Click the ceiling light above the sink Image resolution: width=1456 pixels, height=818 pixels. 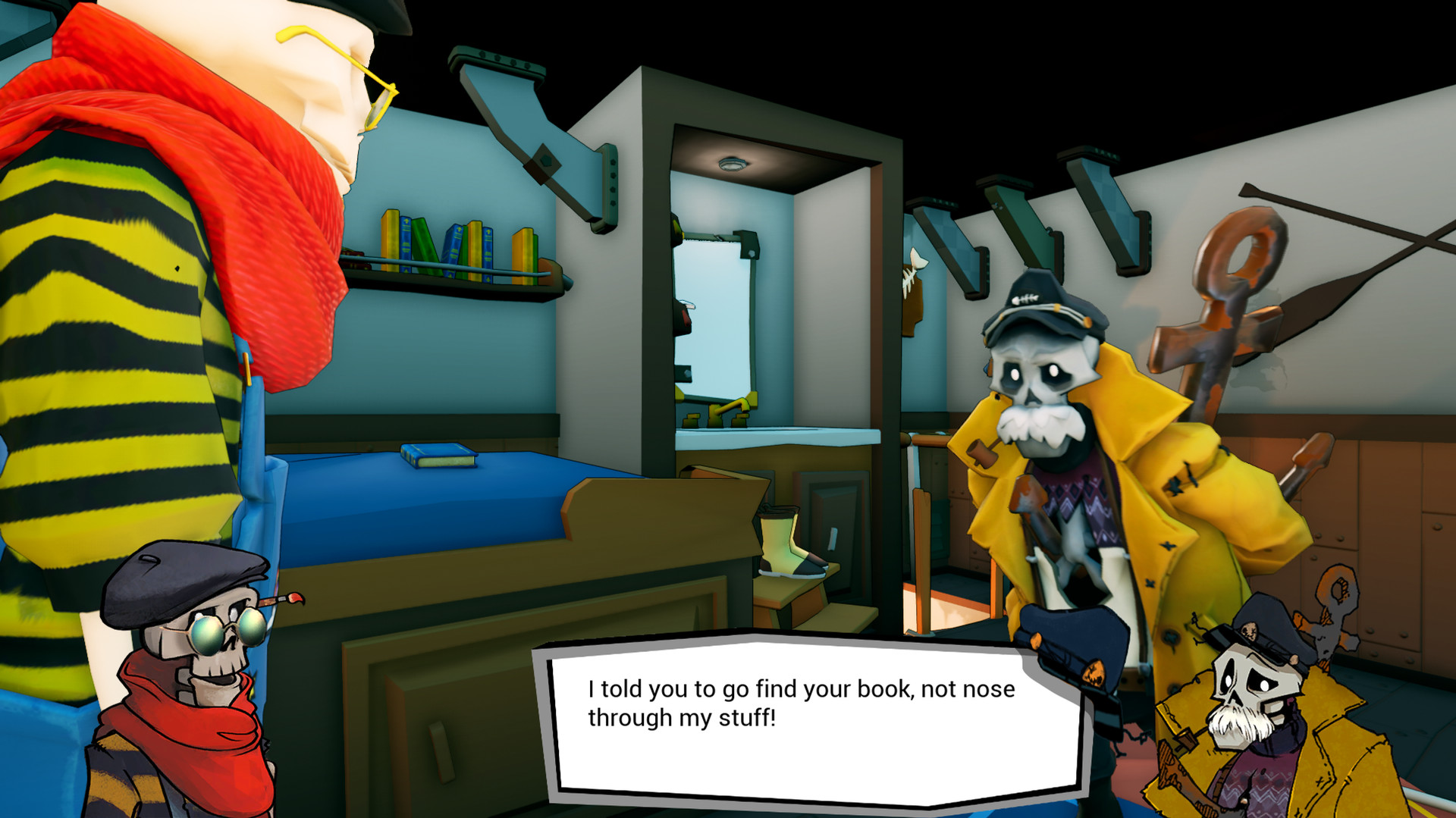(732, 161)
